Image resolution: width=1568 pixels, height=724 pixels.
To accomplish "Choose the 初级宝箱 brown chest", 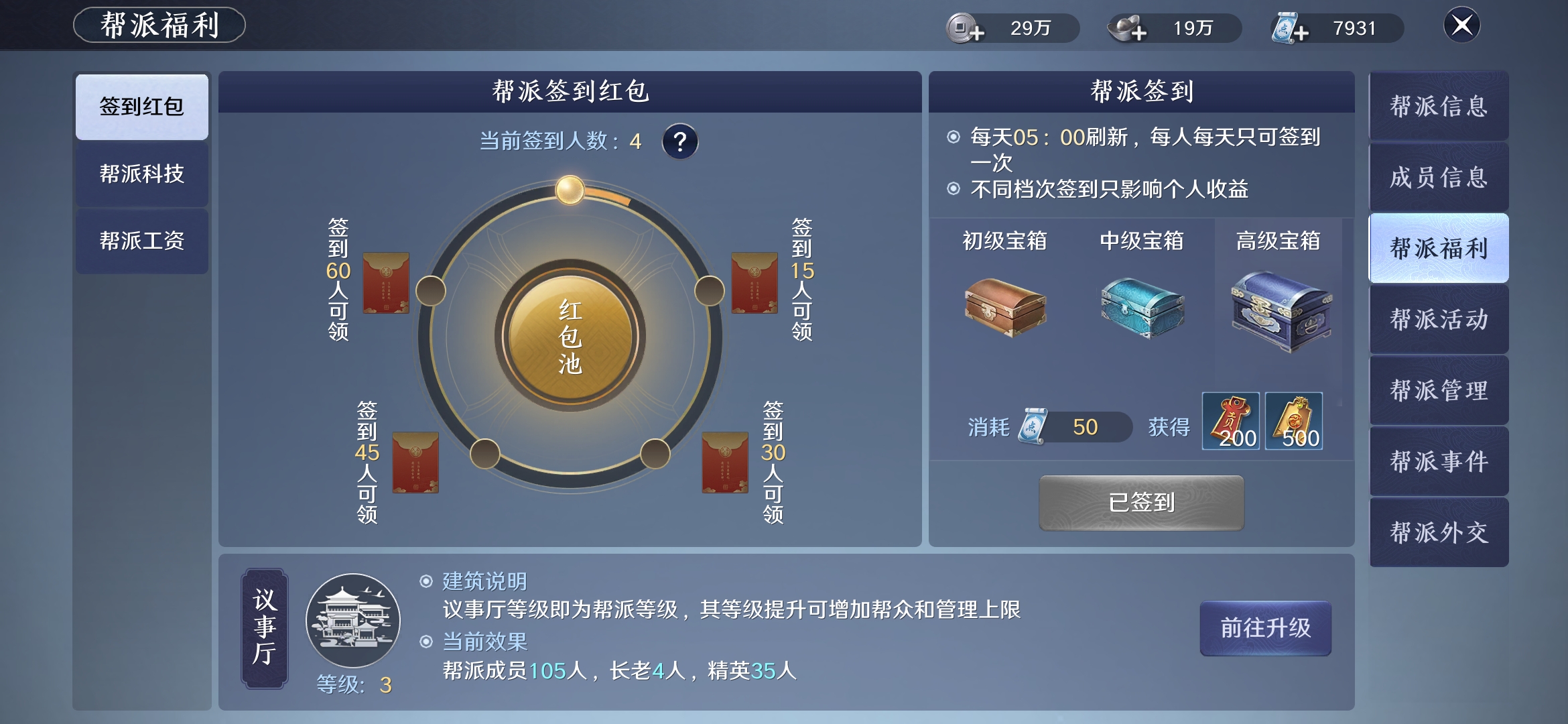I will [x=1005, y=307].
